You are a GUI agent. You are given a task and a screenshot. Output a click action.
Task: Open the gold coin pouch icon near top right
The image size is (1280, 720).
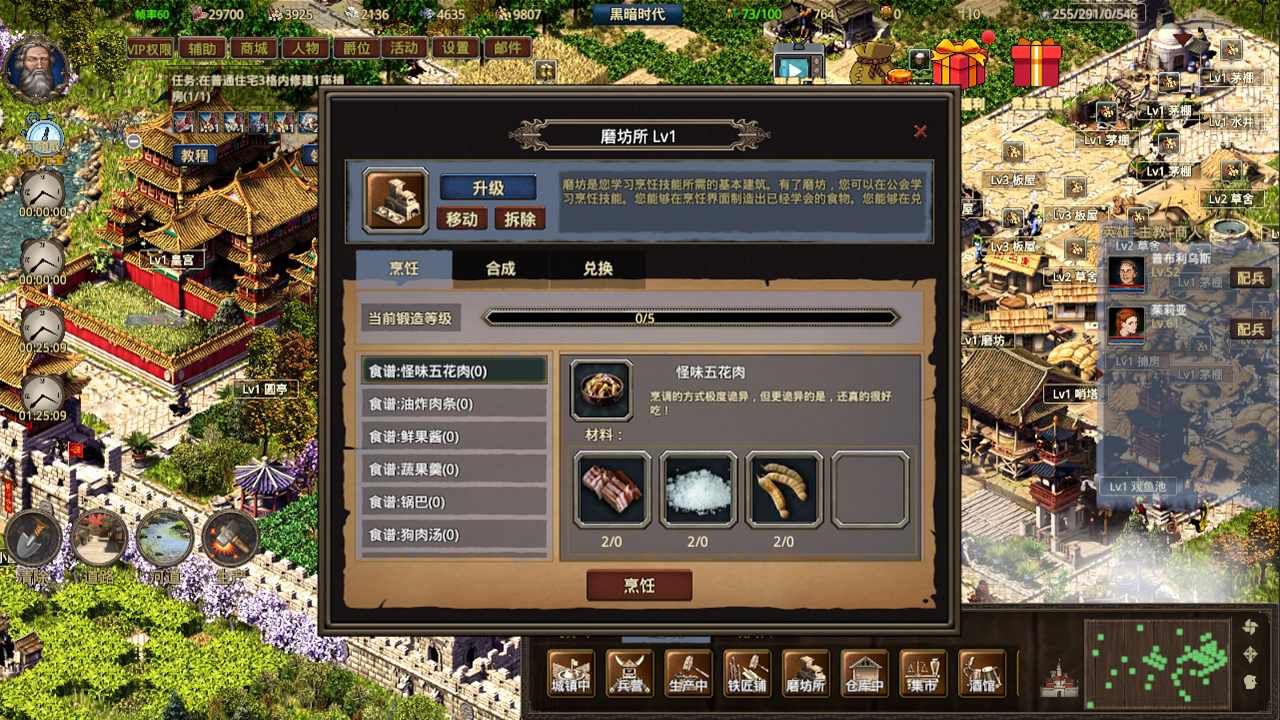pyautogui.click(x=872, y=60)
